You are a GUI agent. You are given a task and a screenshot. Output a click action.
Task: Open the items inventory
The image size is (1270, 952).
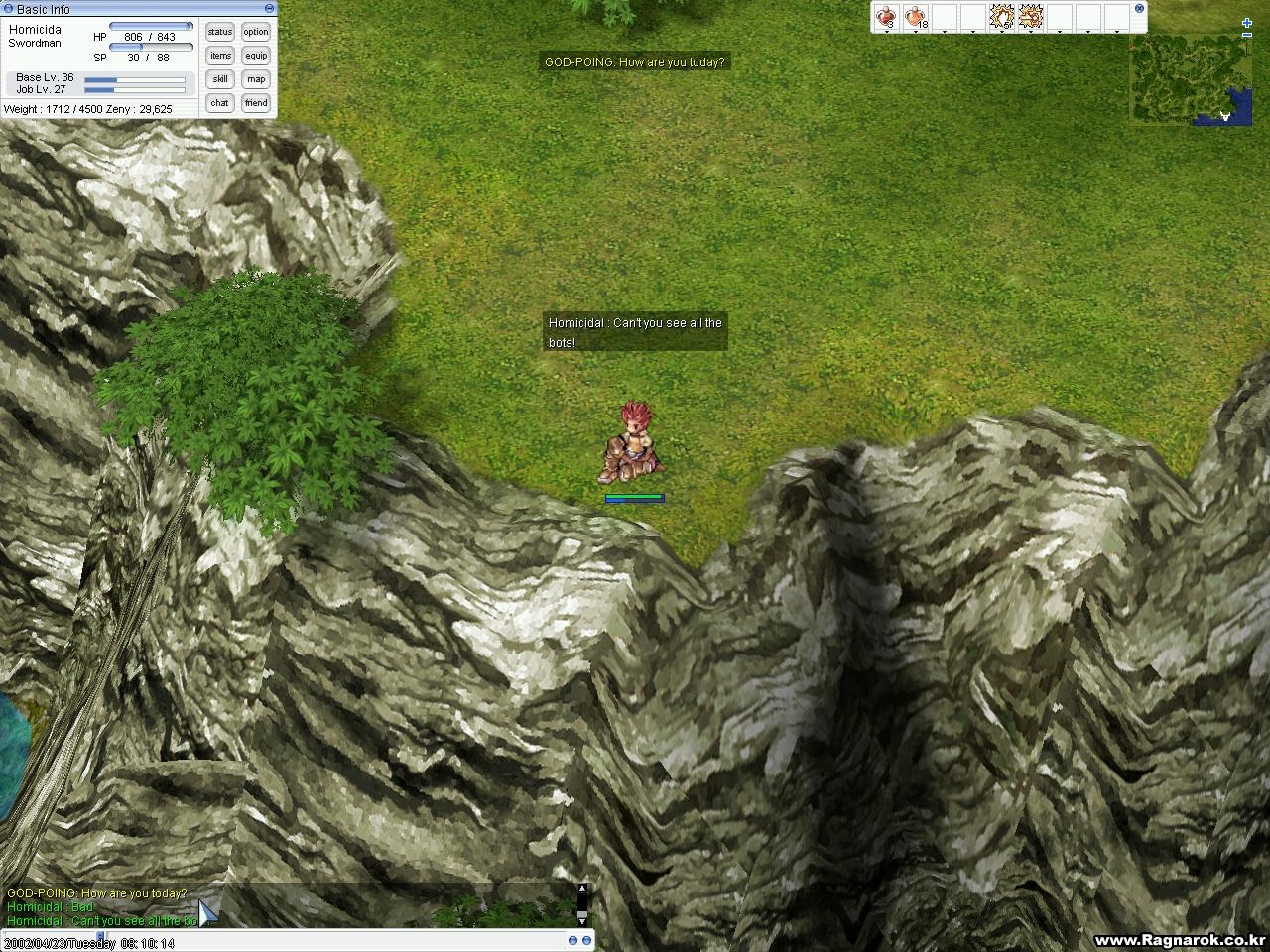click(x=220, y=56)
